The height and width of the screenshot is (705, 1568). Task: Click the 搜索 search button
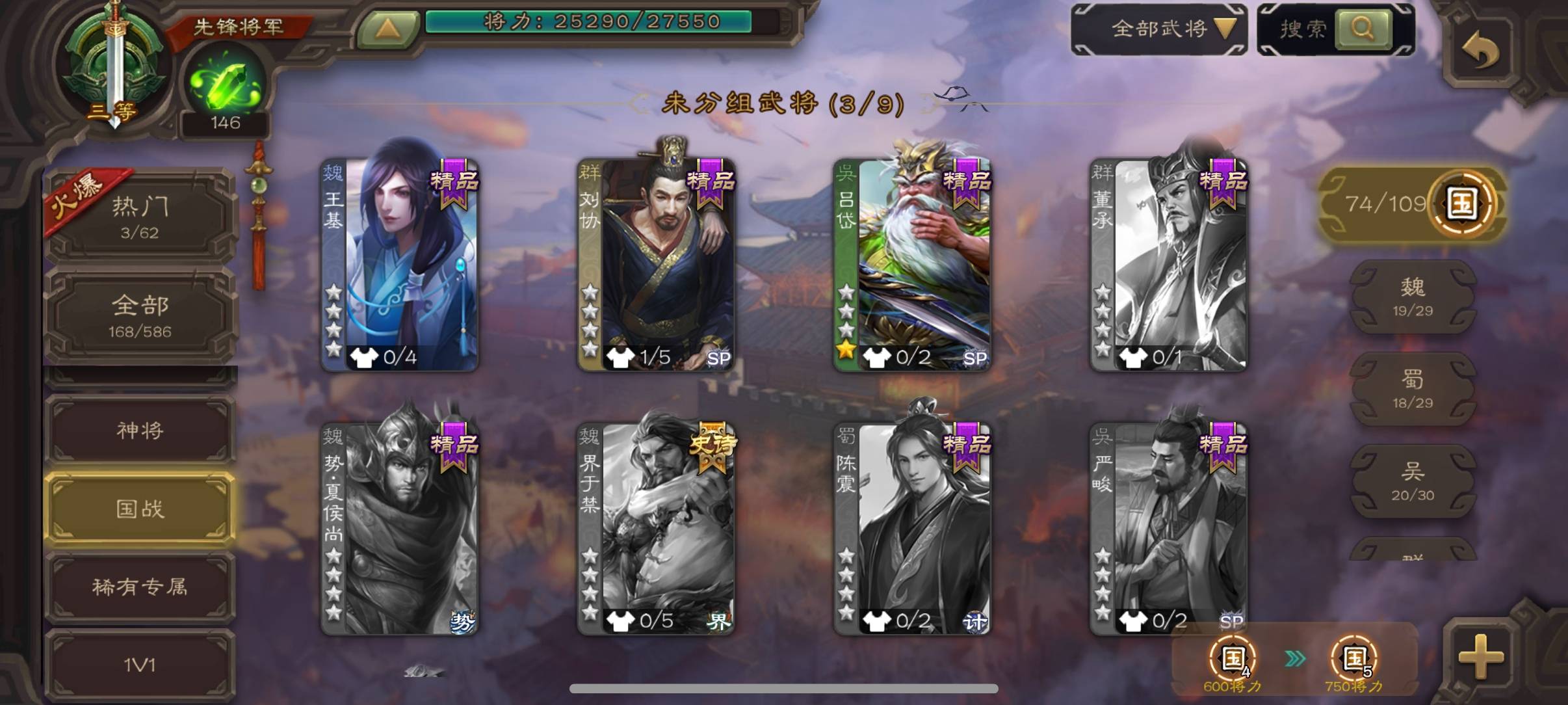[1362, 29]
